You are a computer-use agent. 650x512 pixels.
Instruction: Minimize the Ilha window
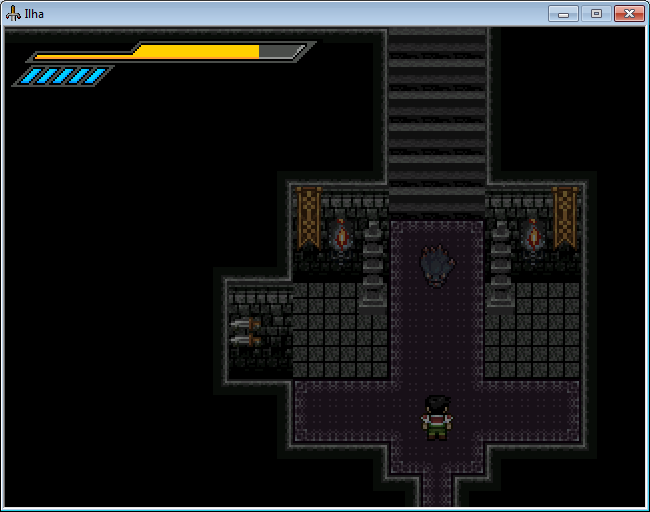[565, 13]
